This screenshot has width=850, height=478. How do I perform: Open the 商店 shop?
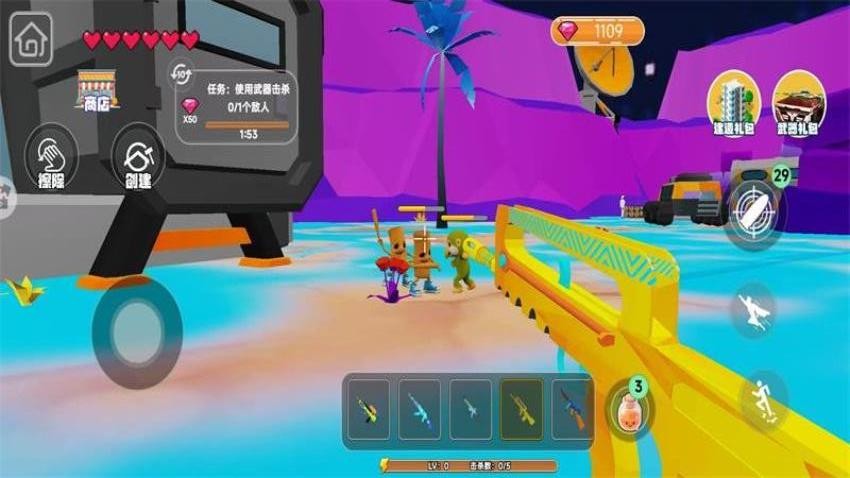97,91
